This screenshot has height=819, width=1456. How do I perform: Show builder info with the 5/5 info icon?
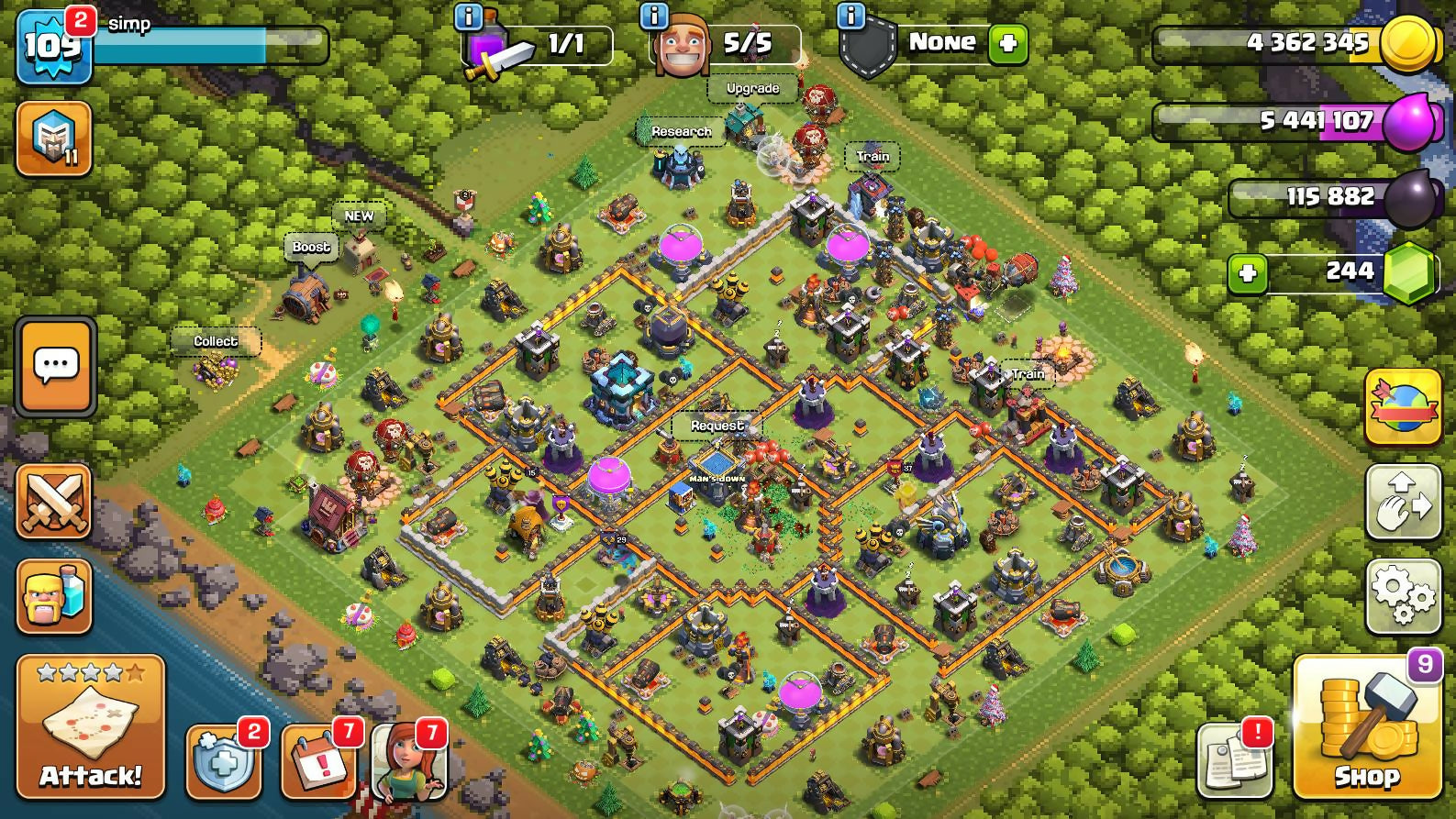(654, 16)
